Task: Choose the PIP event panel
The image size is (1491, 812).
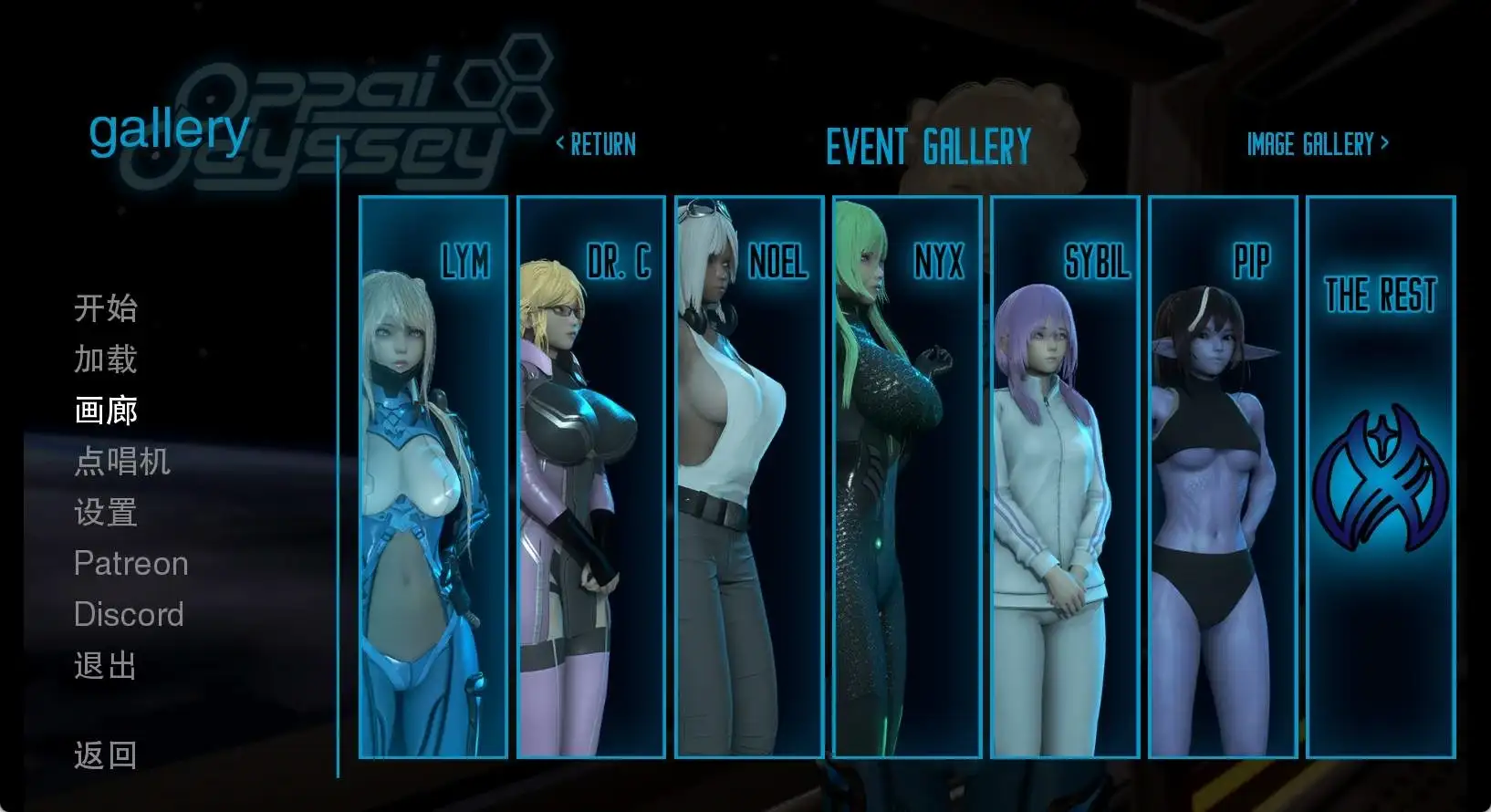Action: point(1222,476)
